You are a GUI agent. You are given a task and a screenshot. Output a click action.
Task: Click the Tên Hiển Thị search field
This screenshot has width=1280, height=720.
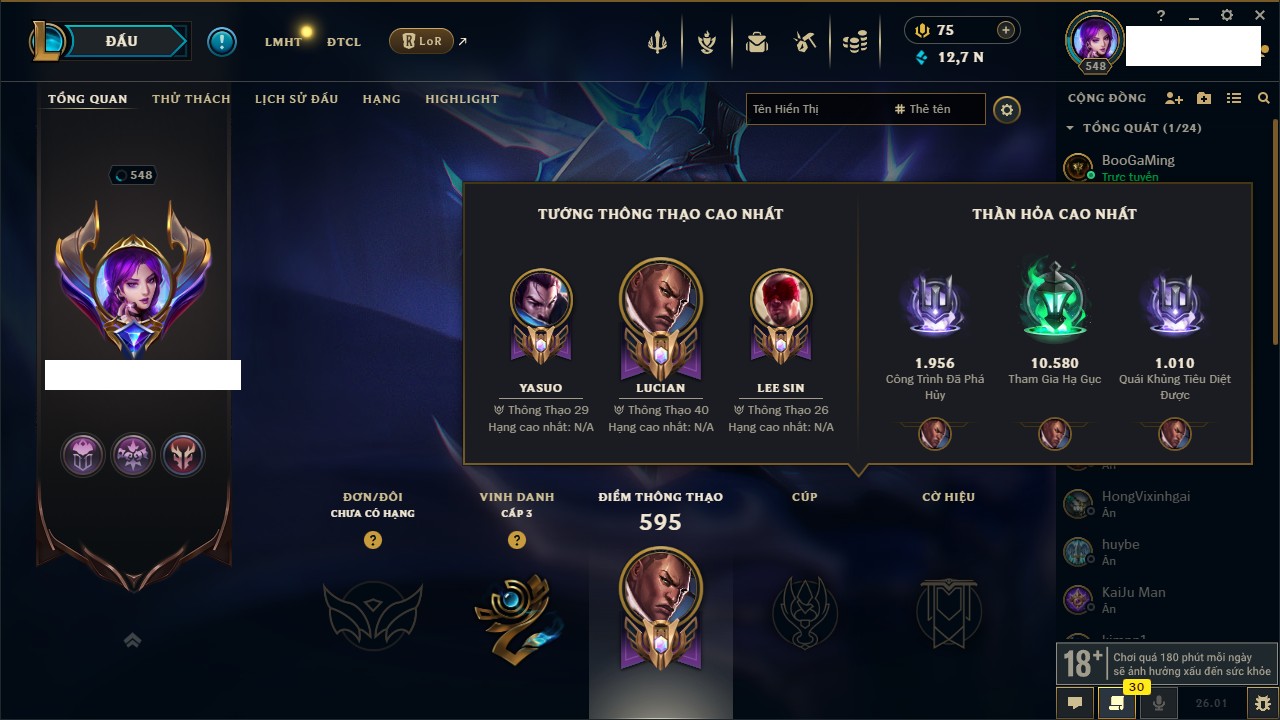tap(815, 109)
